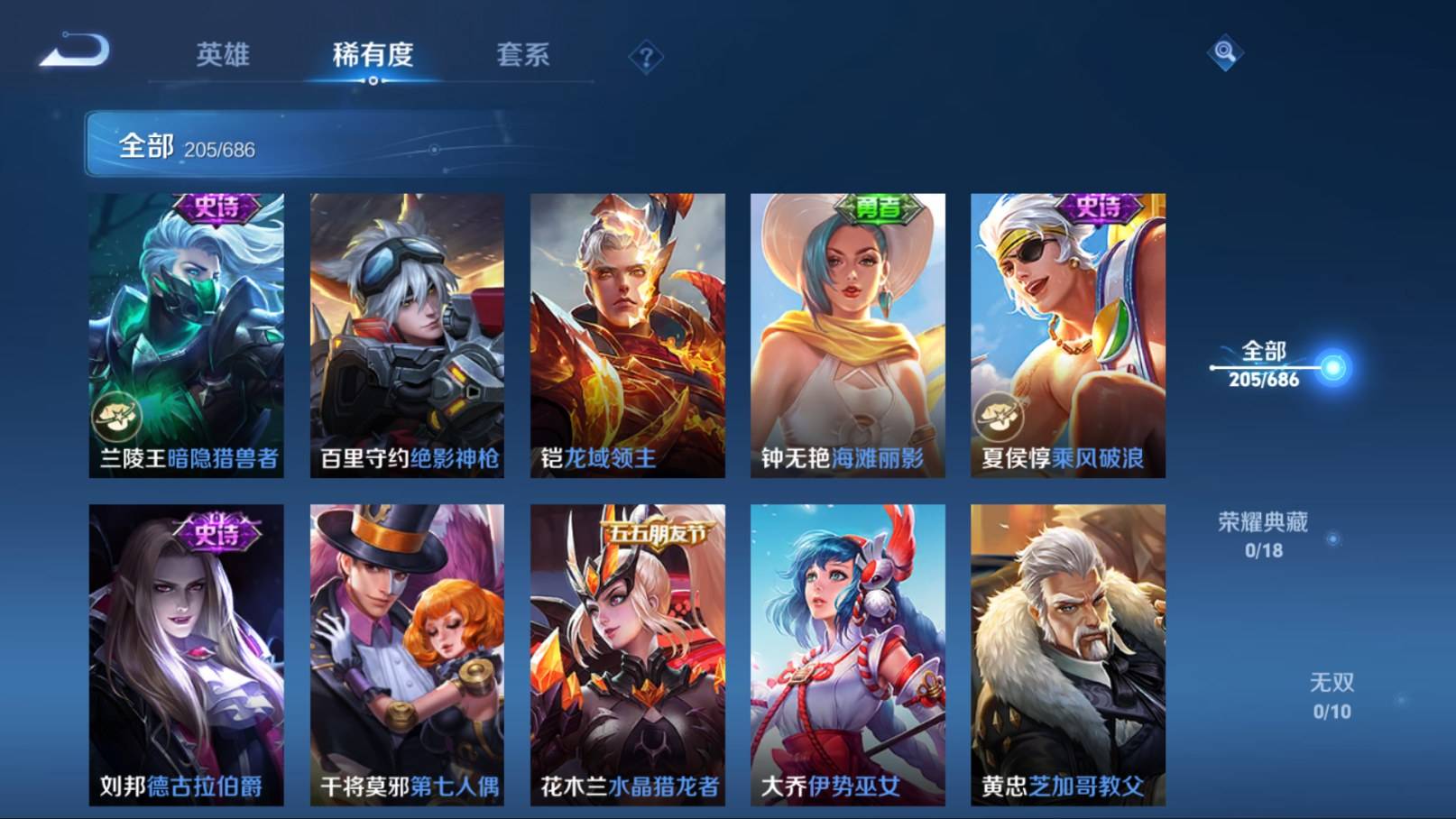View 钟无艳 海滩丽影 skin card

(x=847, y=335)
